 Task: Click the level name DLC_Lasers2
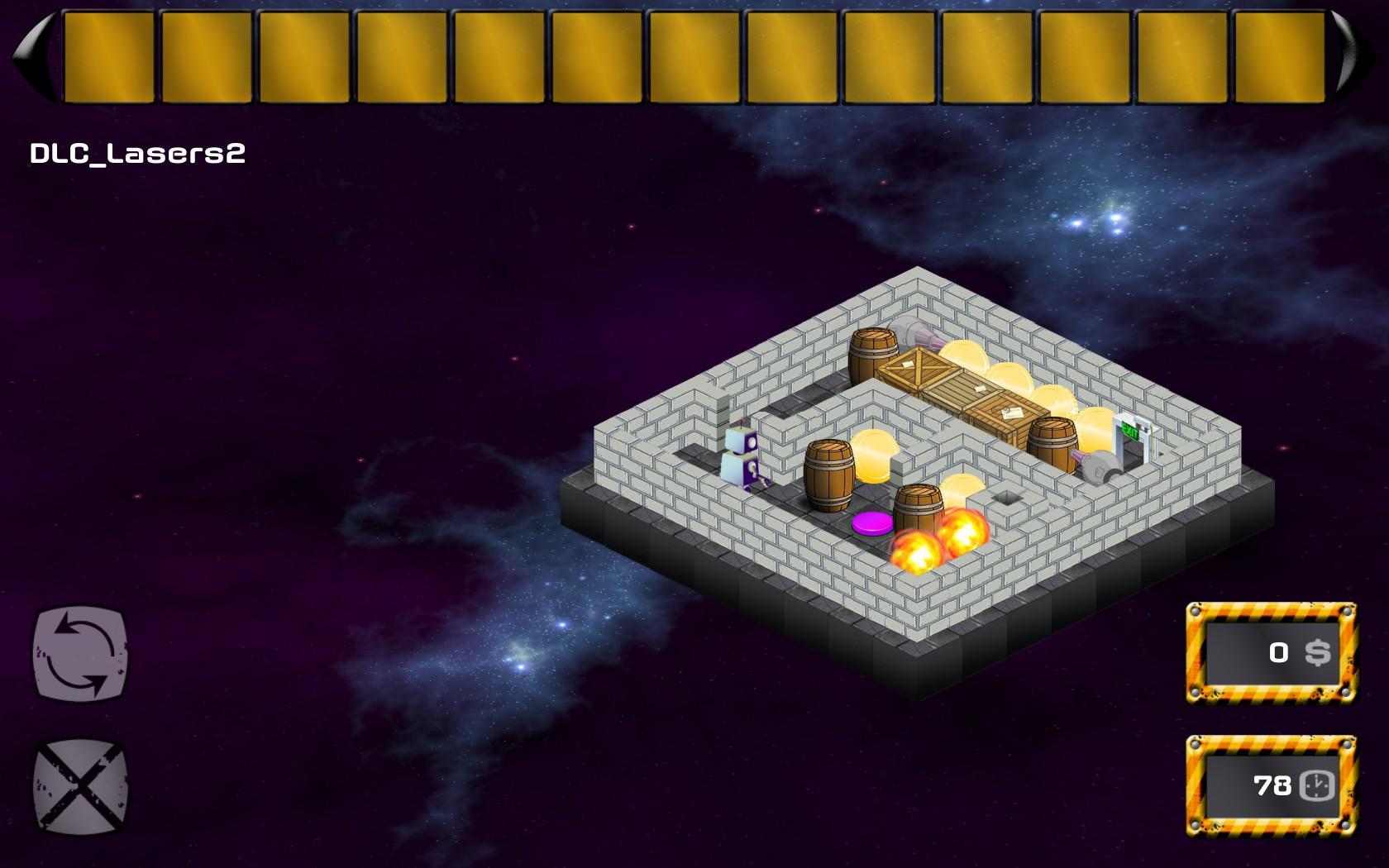coord(136,150)
